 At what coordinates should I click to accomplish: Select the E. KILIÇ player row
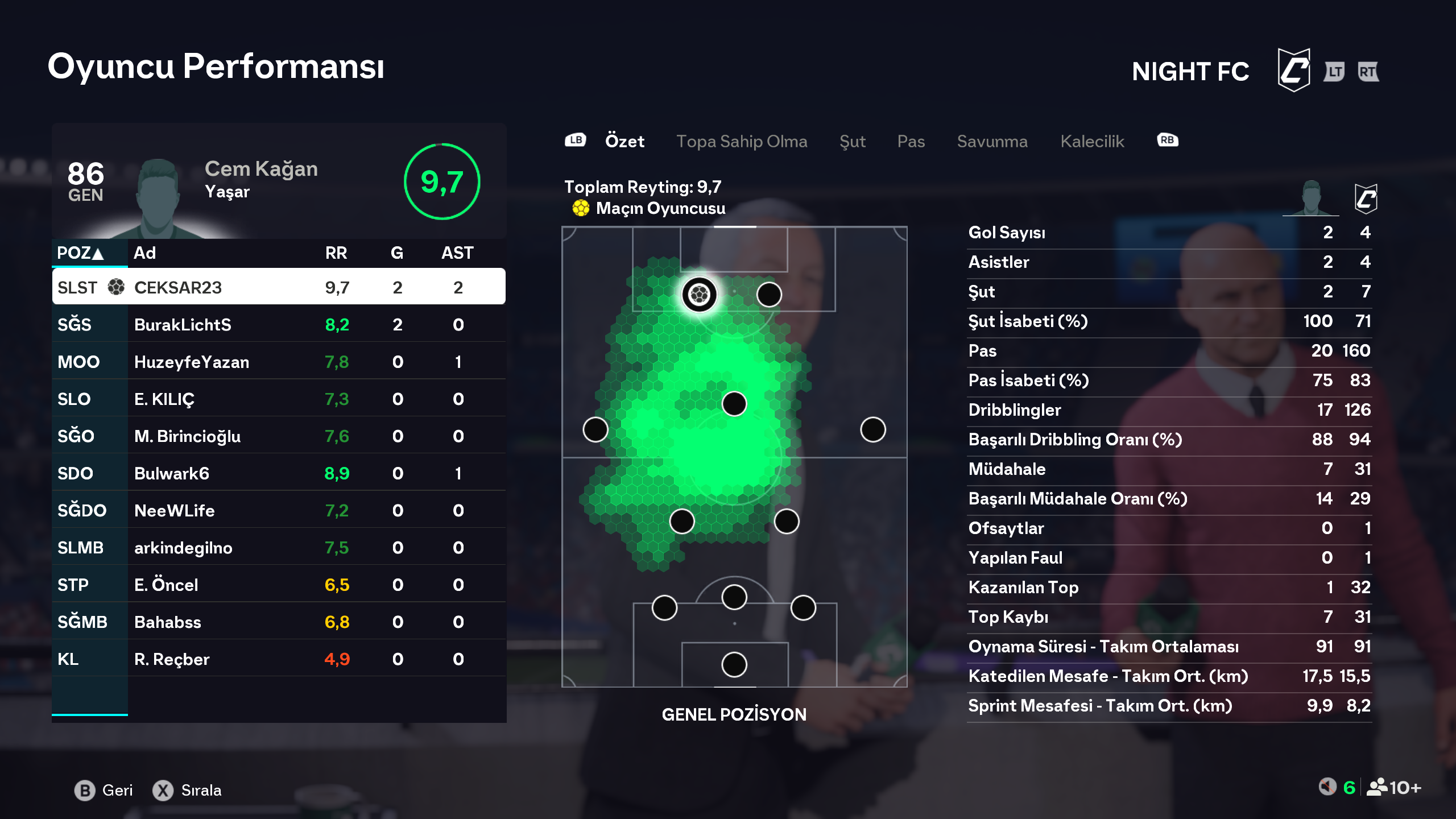click(x=279, y=399)
